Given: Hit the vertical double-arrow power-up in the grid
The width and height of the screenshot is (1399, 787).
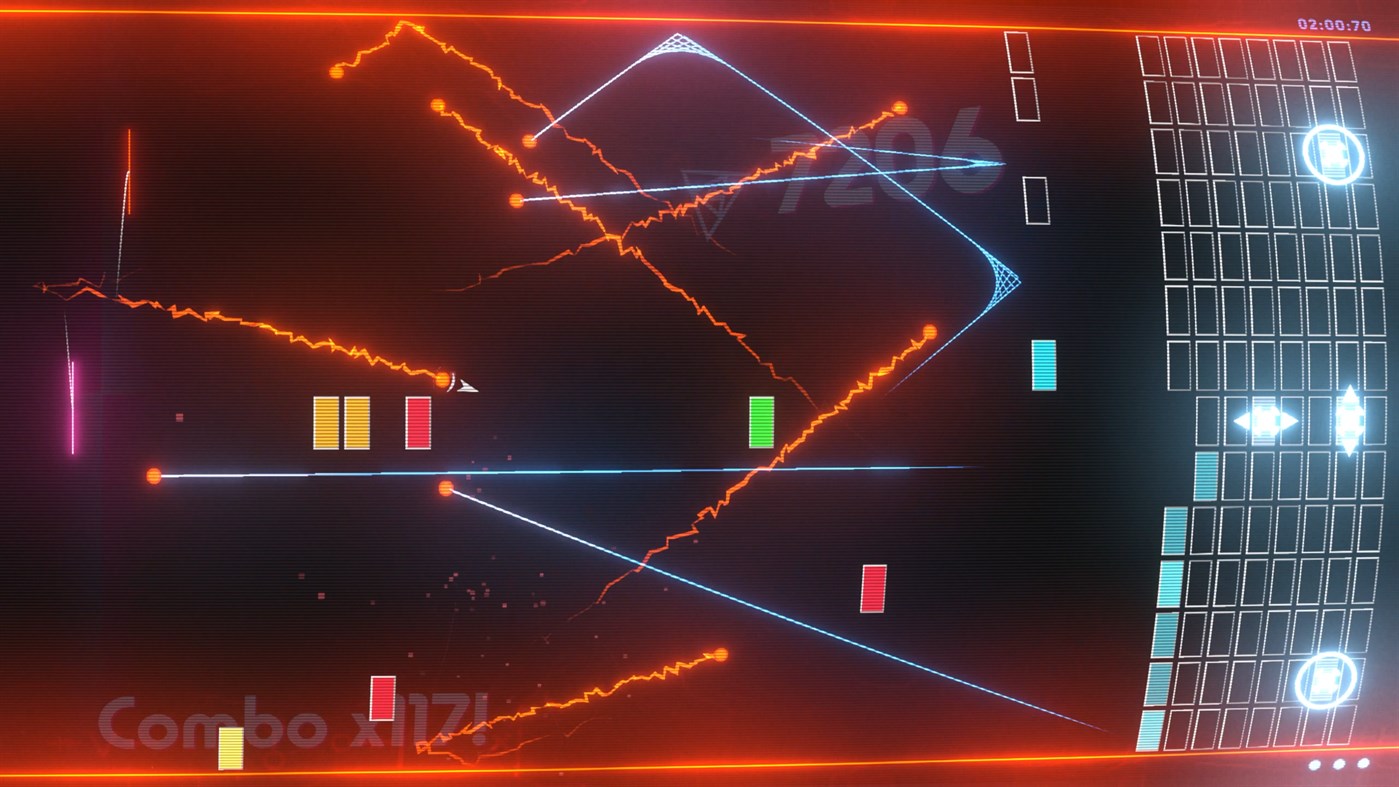Looking at the screenshot, I should (x=1352, y=423).
